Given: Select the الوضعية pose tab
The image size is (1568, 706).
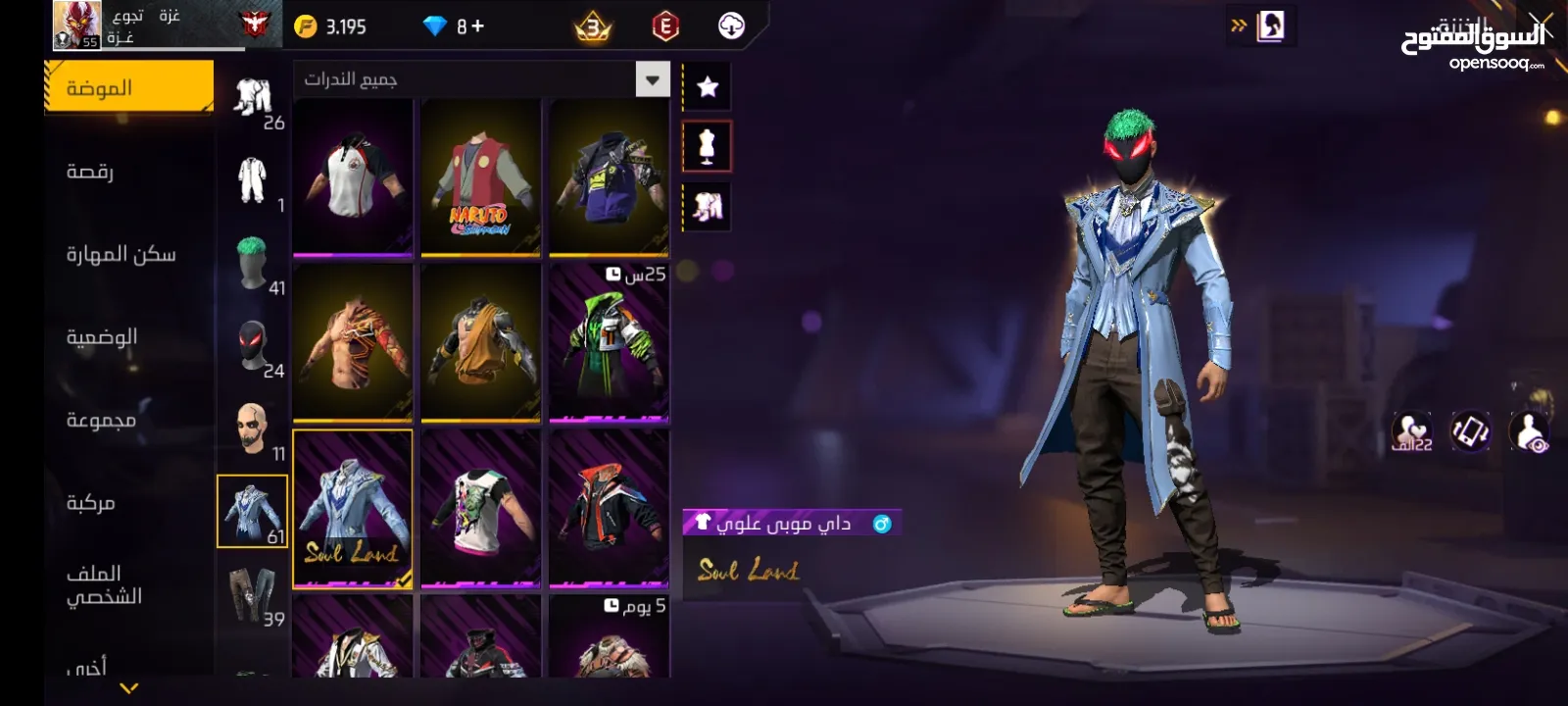Looking at the screenshot, I should pos(101,337).
